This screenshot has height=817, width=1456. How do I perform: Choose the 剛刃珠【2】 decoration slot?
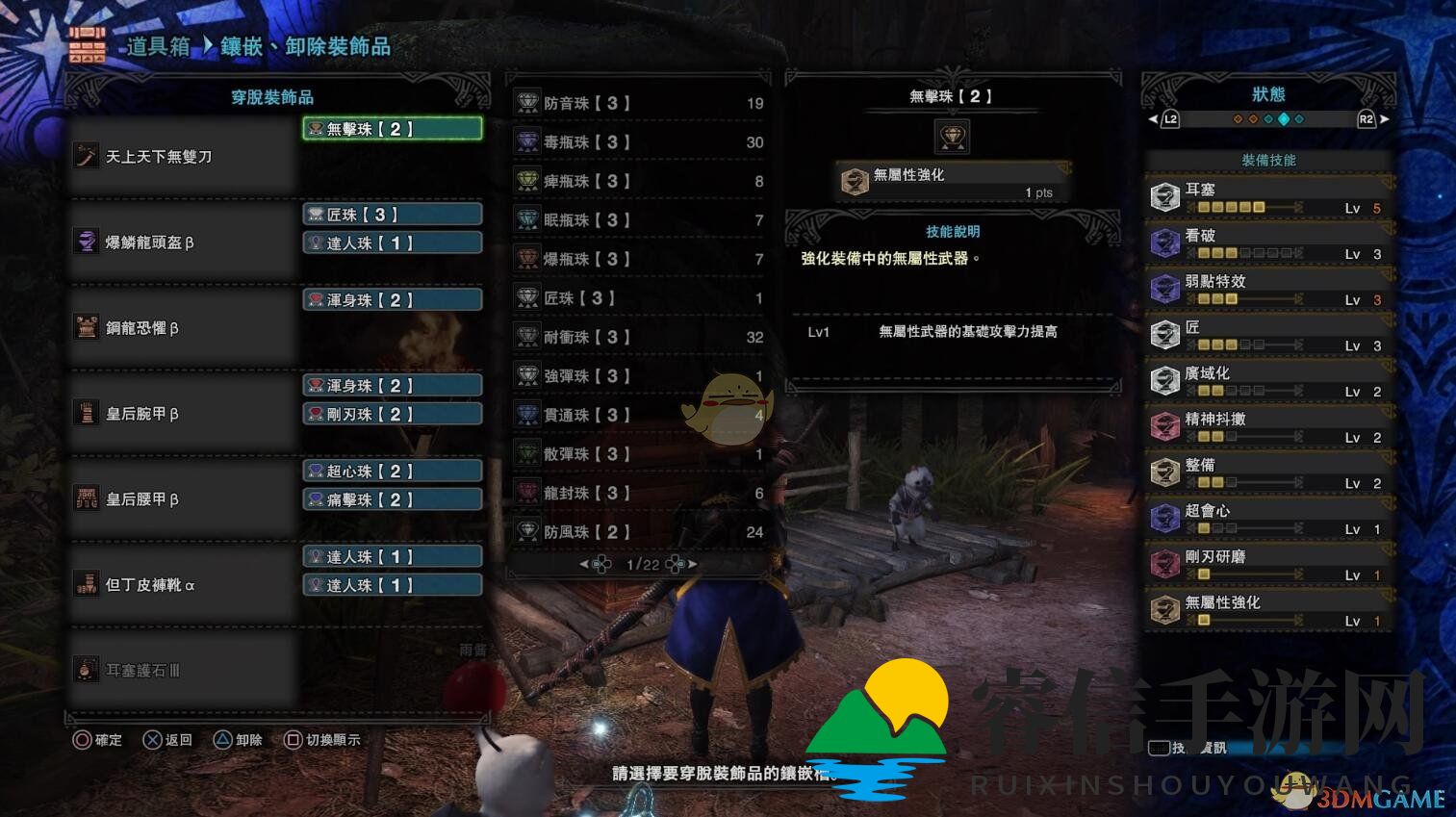[x=393, y=415]
